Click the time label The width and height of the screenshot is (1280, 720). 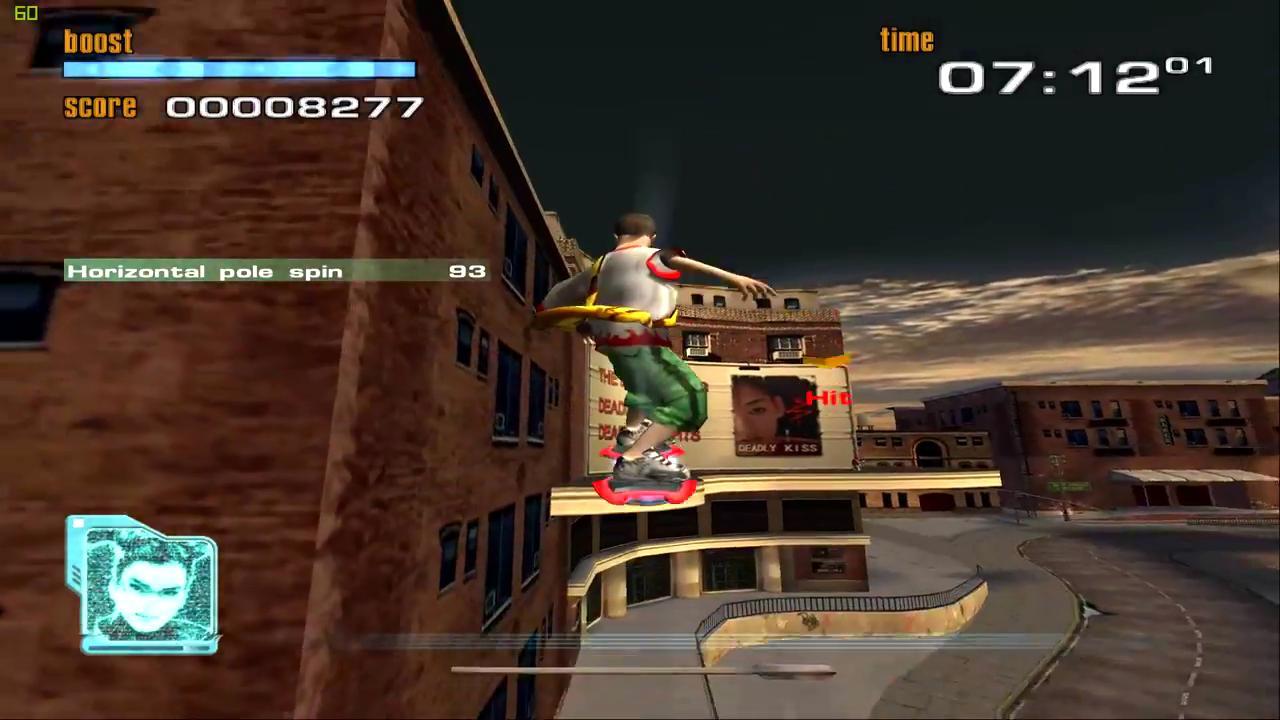906,40
